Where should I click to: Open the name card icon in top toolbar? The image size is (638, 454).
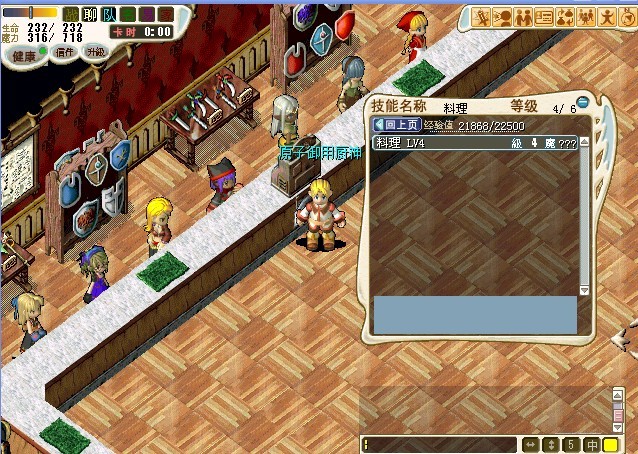click(x=544, y=17)
